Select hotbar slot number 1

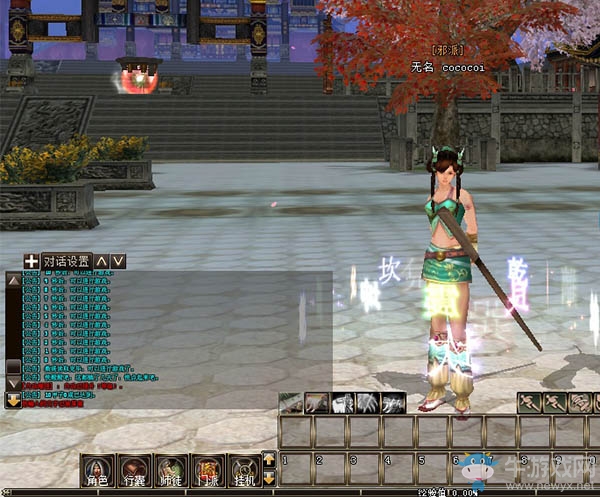point(296,467)
